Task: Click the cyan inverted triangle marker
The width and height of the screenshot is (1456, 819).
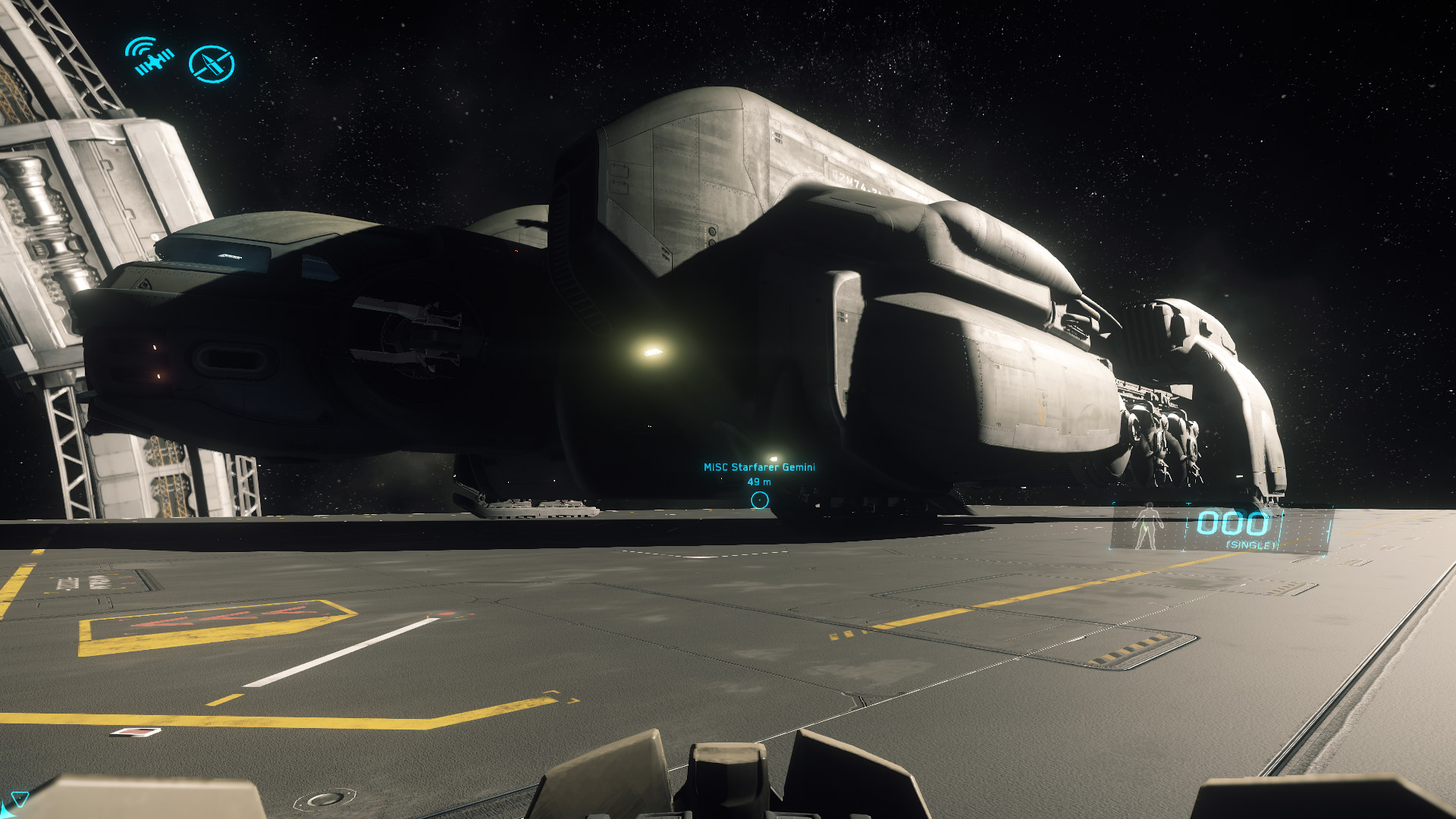Action: (x=20, y=799)
